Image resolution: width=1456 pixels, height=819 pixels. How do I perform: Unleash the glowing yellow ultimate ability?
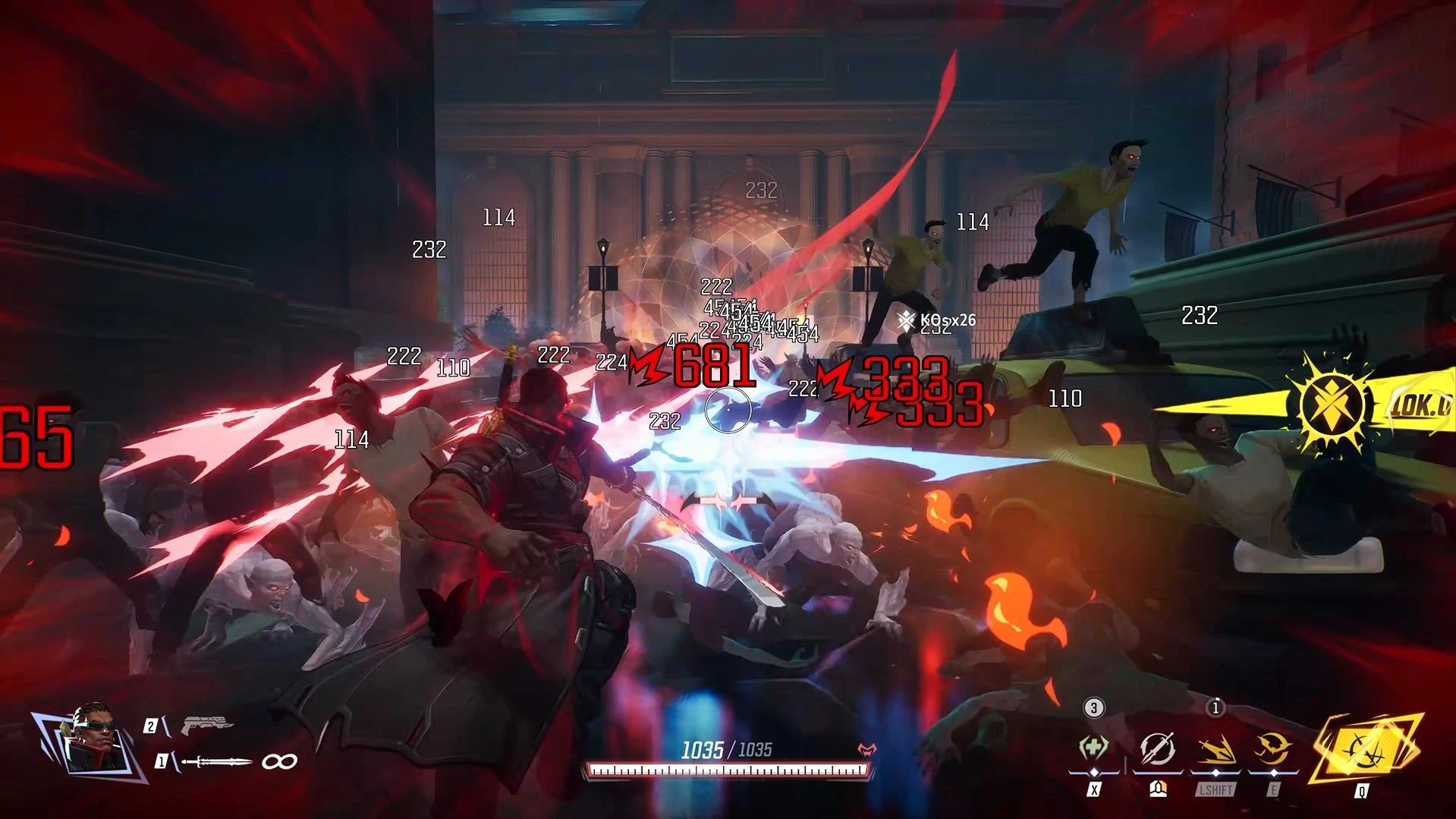(x=1366, y=749)
